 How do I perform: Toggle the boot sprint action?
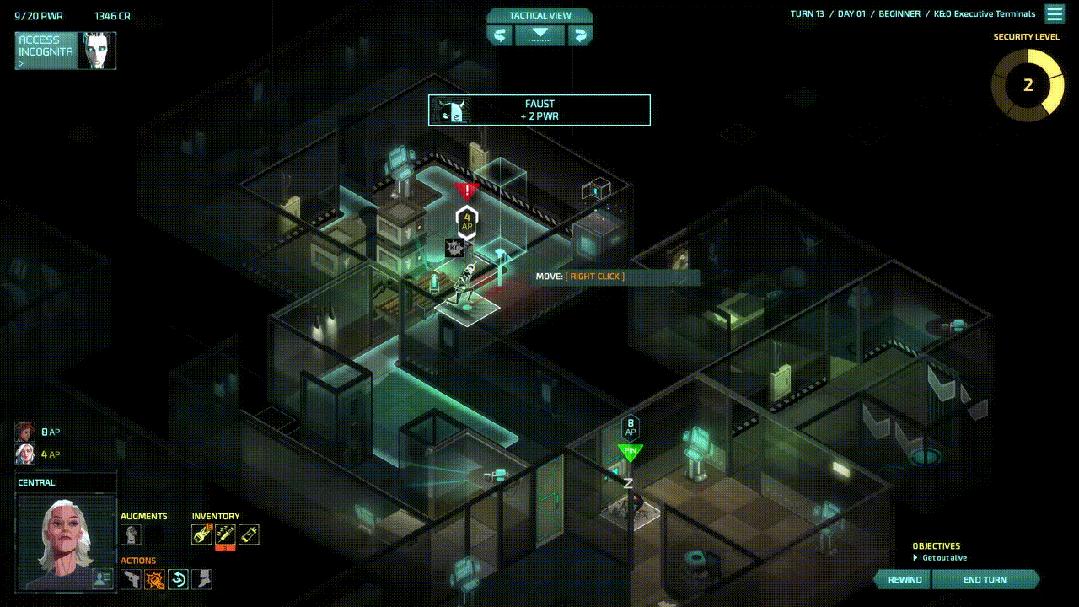click(202, 578)
